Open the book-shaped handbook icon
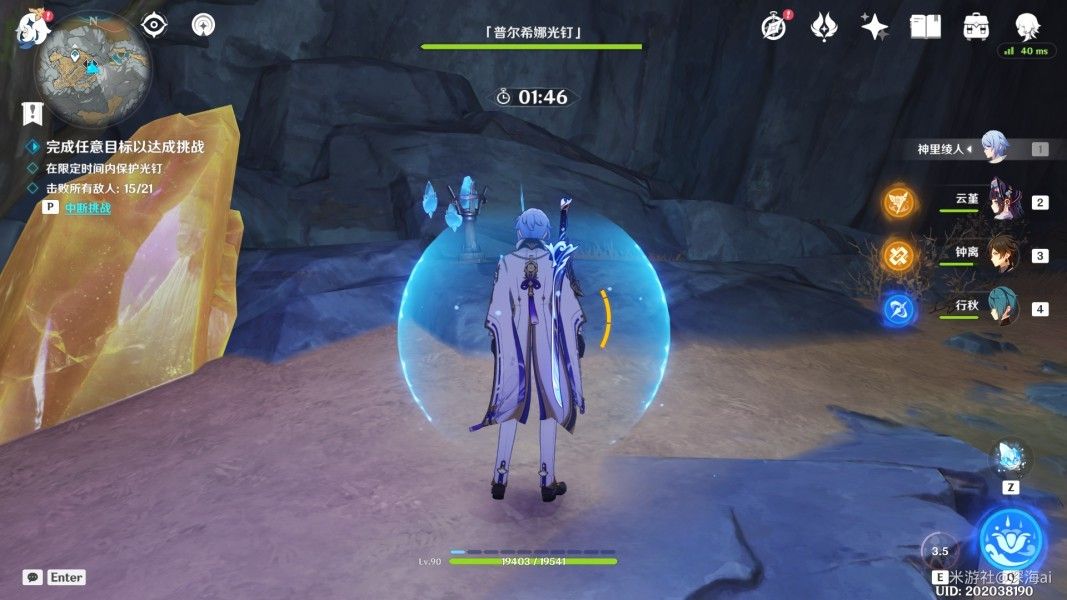This screenshot has height=600, width=1067. coord(925,27)
